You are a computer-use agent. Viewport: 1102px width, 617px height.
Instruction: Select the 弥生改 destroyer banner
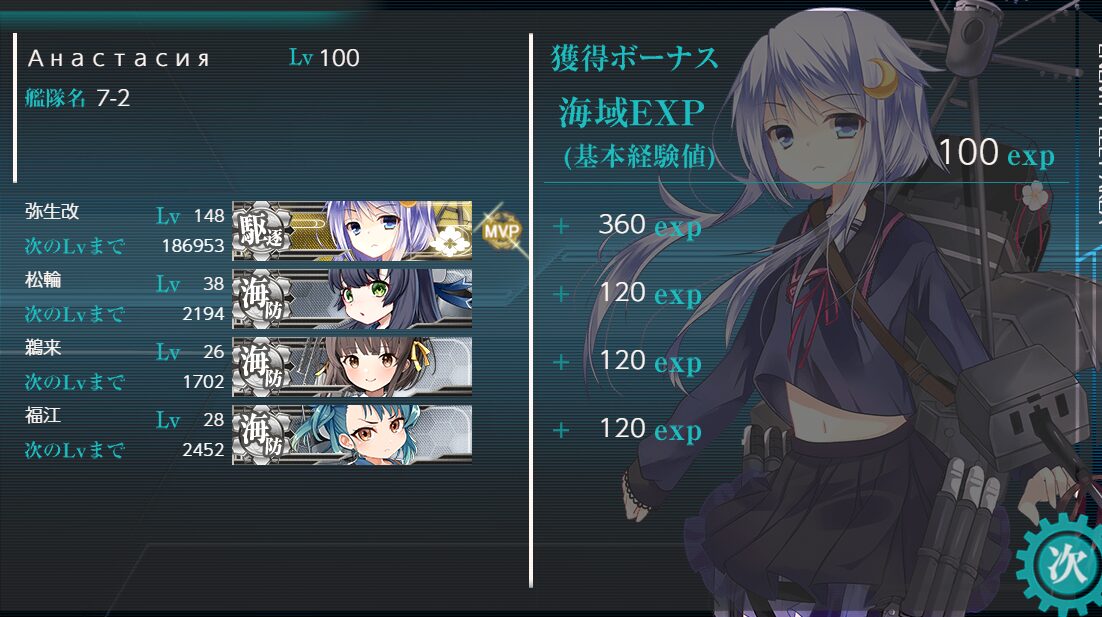click(x=352, y=231)
